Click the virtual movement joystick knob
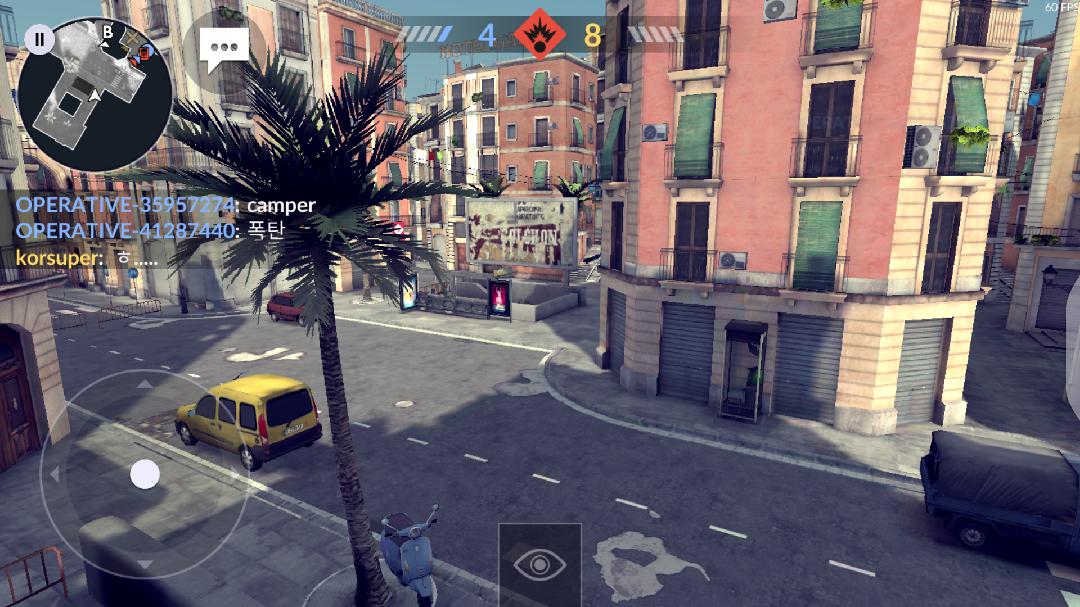The width and height of the screenshot is (1080, 607). [x=145, y=474]
